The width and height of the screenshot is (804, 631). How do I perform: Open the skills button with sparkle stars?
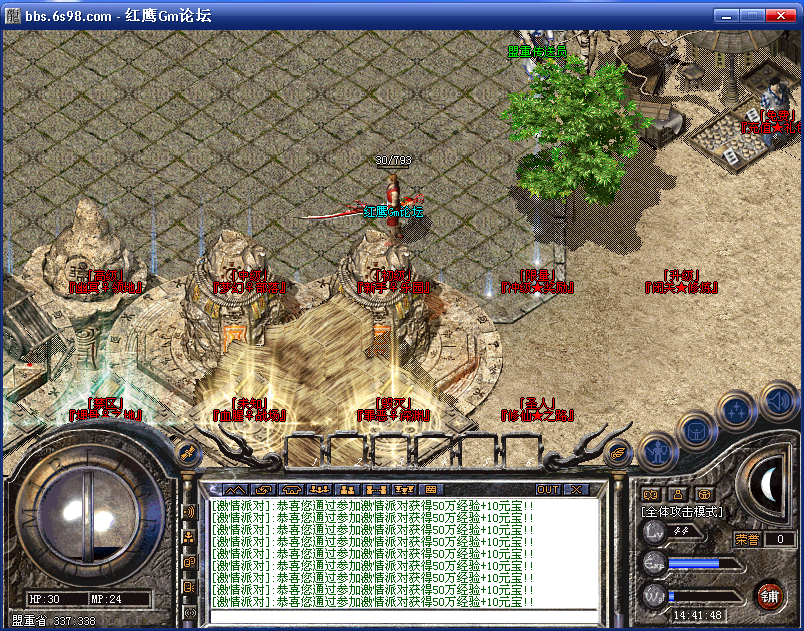tap(735, 410)
